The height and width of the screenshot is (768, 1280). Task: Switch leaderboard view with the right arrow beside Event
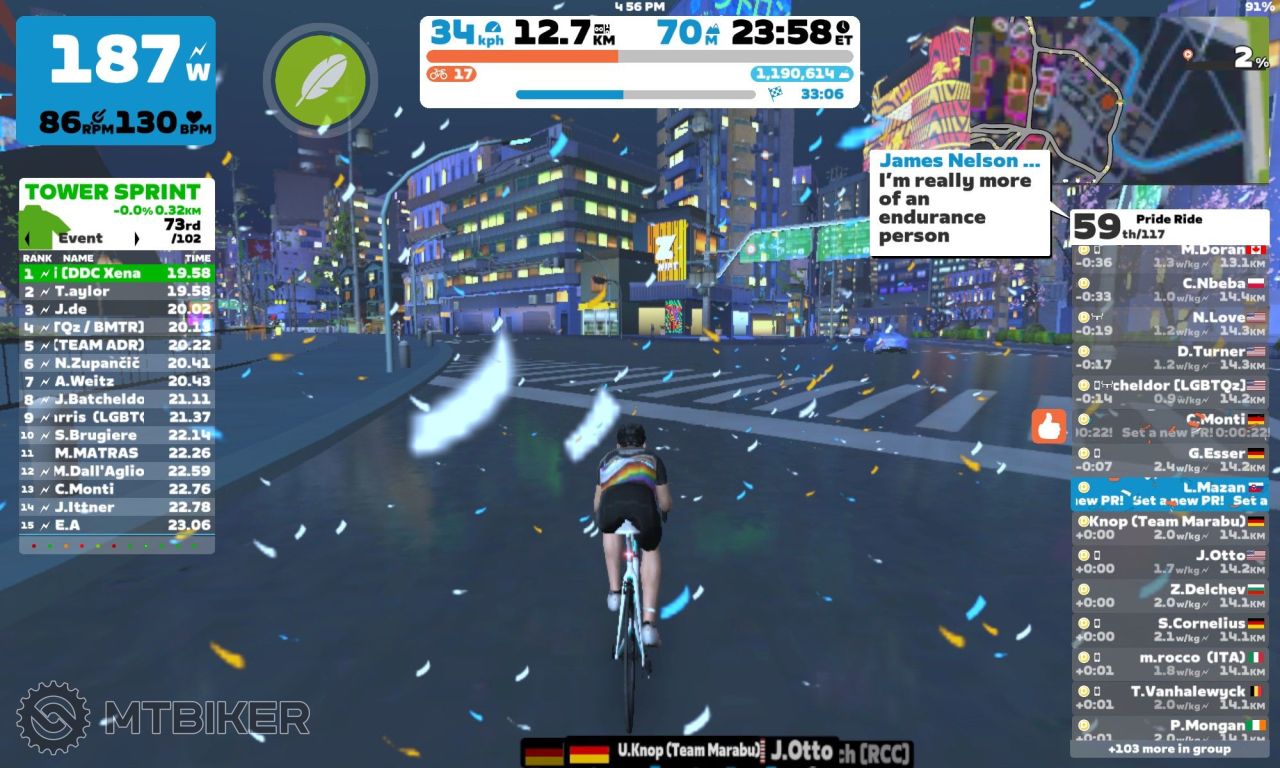coord(136,239)
